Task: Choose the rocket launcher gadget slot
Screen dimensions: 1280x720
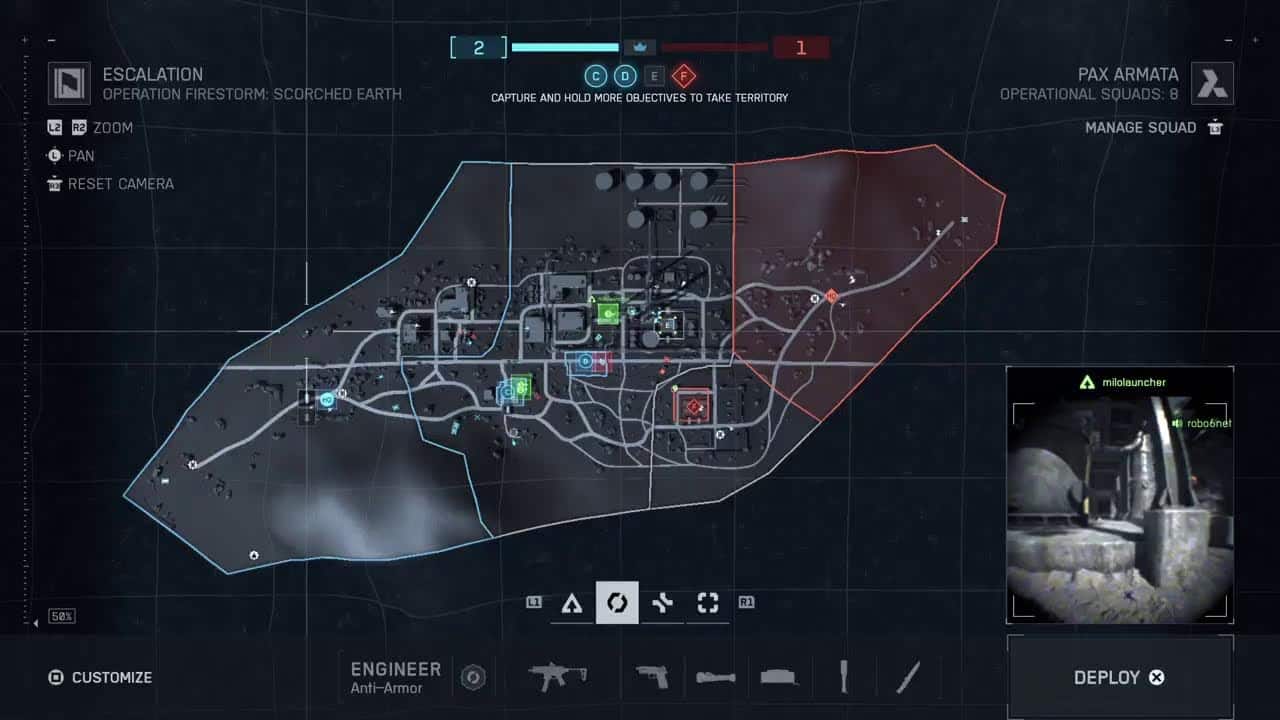Action: coord(716,677)
